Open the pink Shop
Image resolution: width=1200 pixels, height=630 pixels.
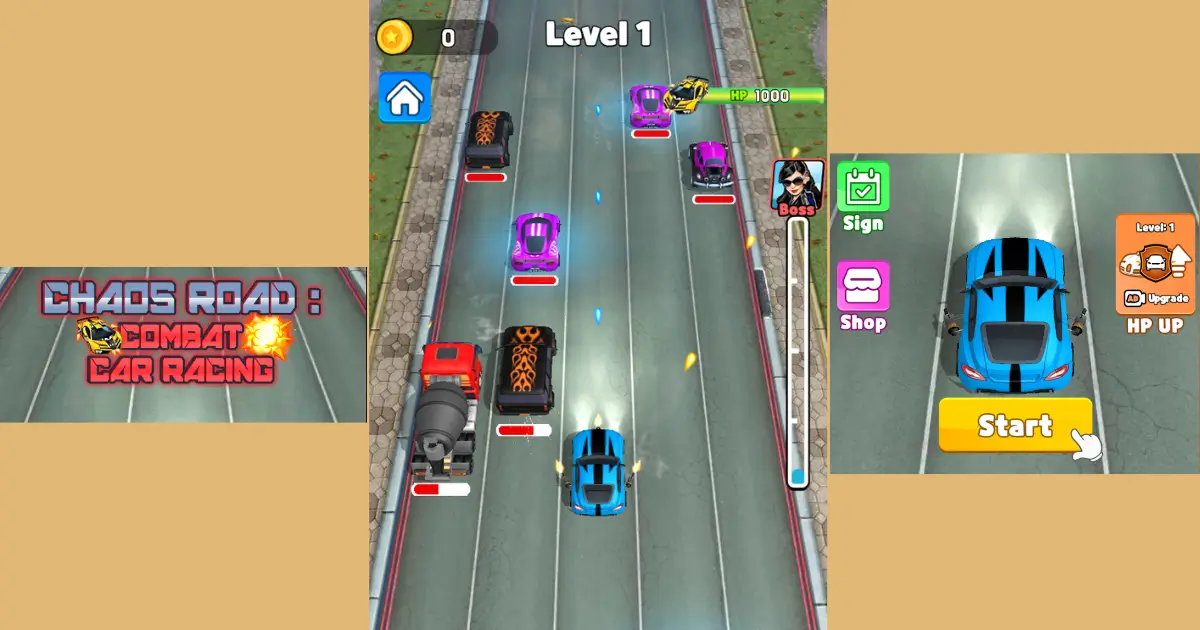(x=862, y=287)
